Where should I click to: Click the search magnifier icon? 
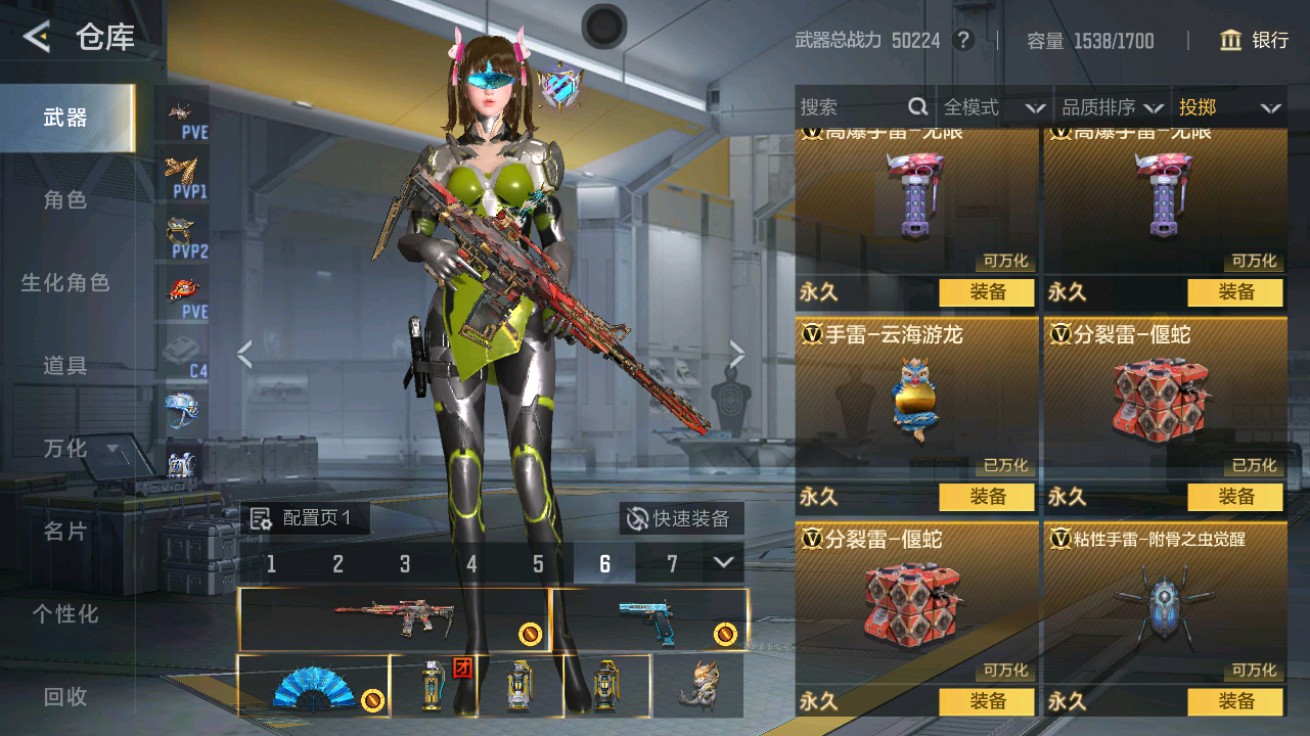pyautogui.click(x=916, y=107)
